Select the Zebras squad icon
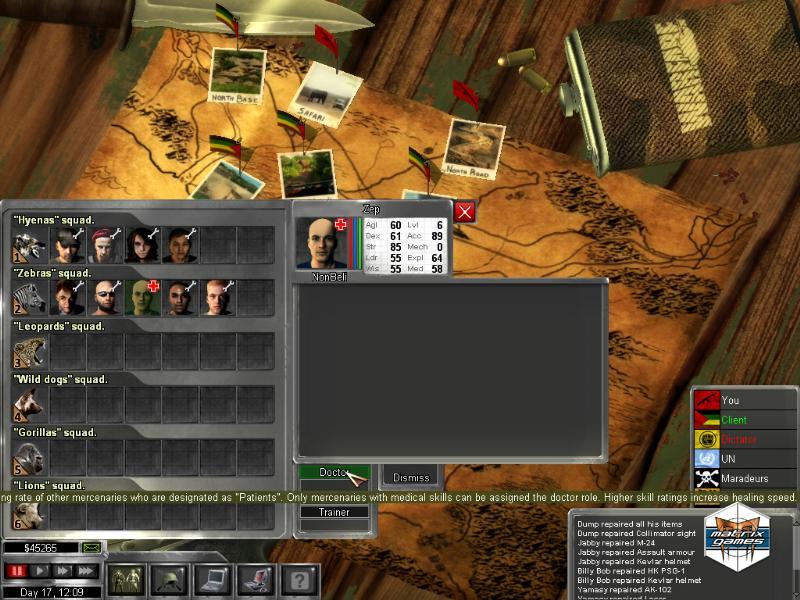Image resolution: width=800 pixels, height=600 pixels. 29,298
